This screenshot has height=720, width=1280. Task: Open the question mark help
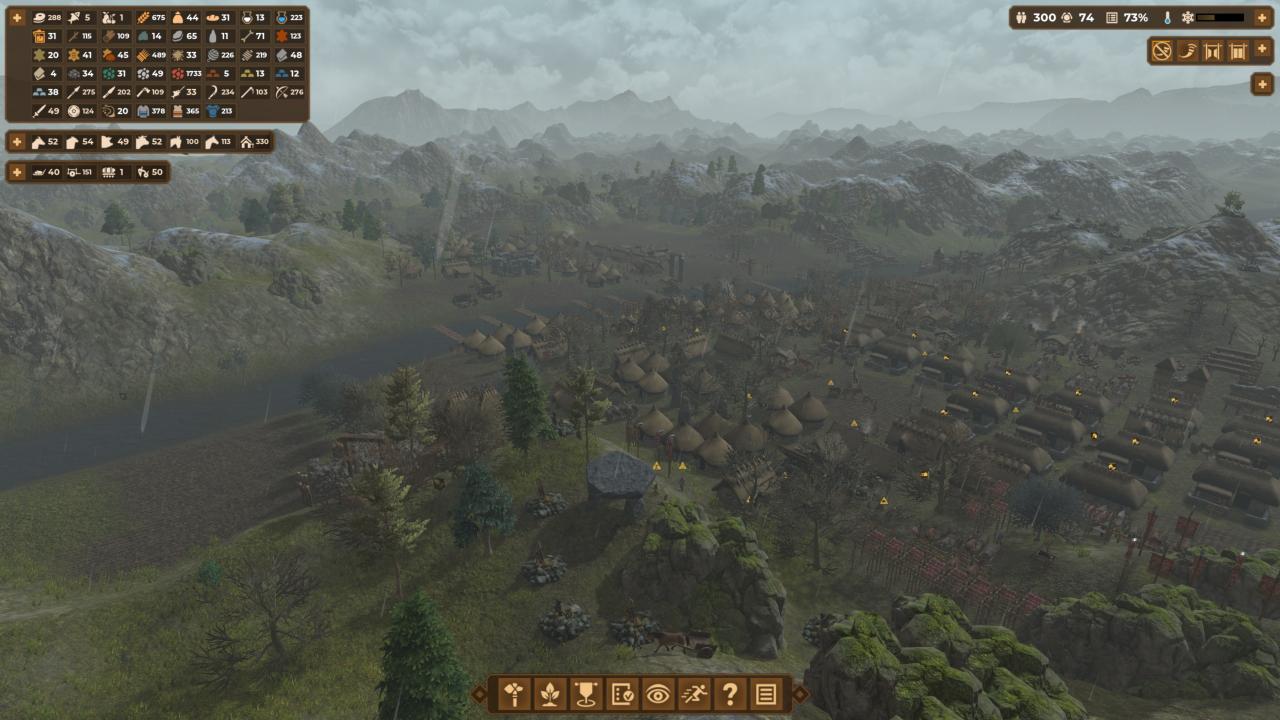point(730,694)
